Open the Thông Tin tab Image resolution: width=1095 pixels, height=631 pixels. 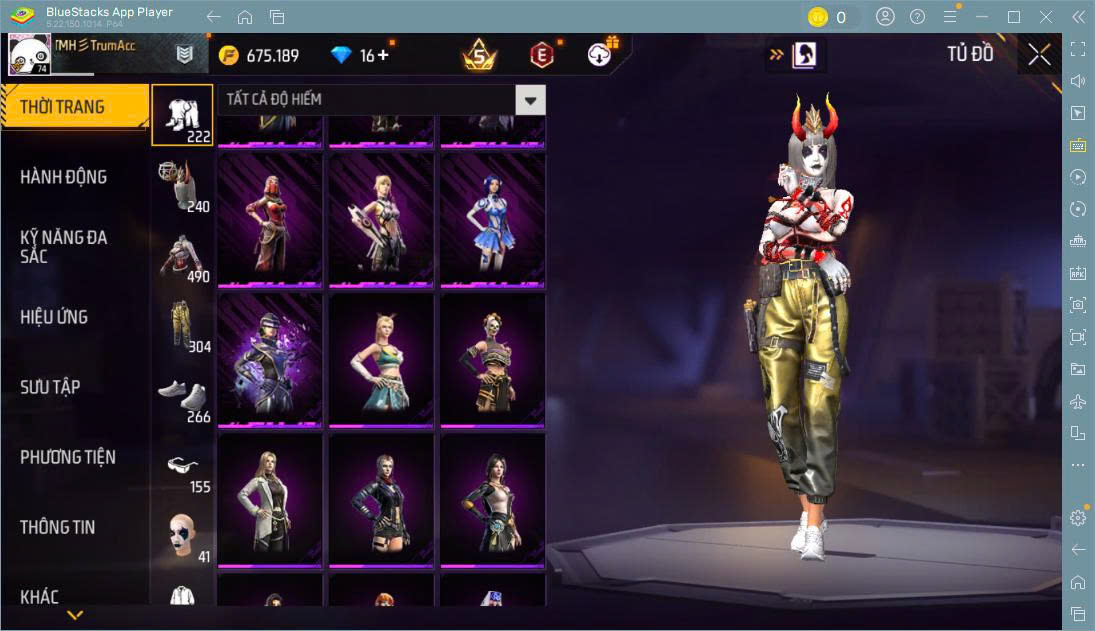point(58,527)
